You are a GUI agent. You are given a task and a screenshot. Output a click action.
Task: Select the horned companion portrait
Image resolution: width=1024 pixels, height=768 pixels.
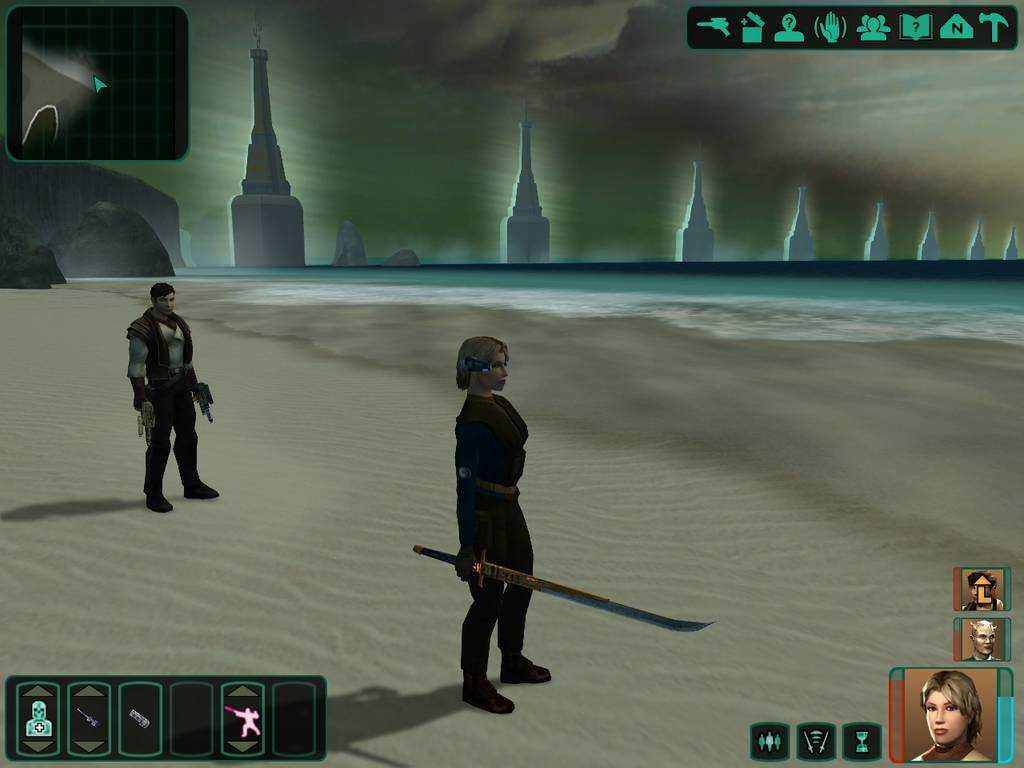[982, 639]
